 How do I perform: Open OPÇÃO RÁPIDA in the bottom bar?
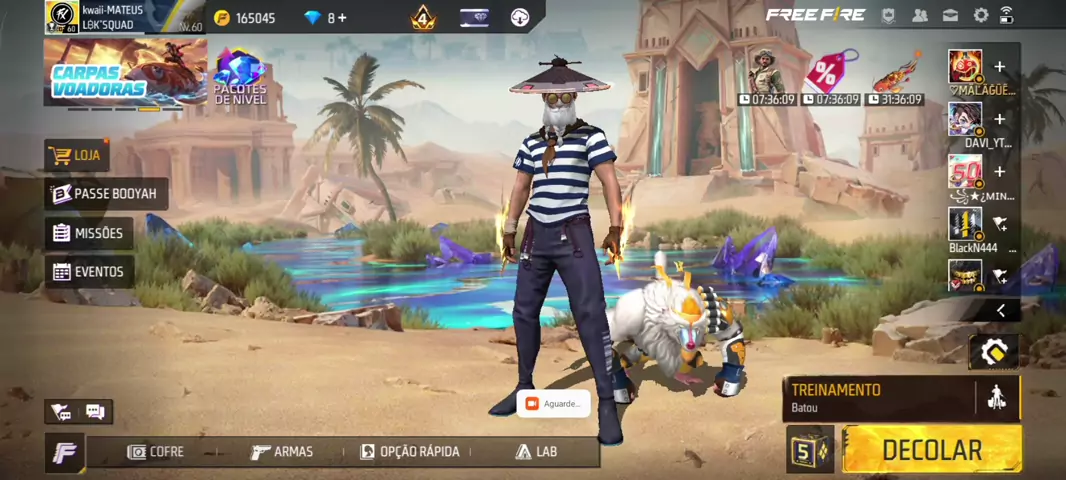coord(410,452)
